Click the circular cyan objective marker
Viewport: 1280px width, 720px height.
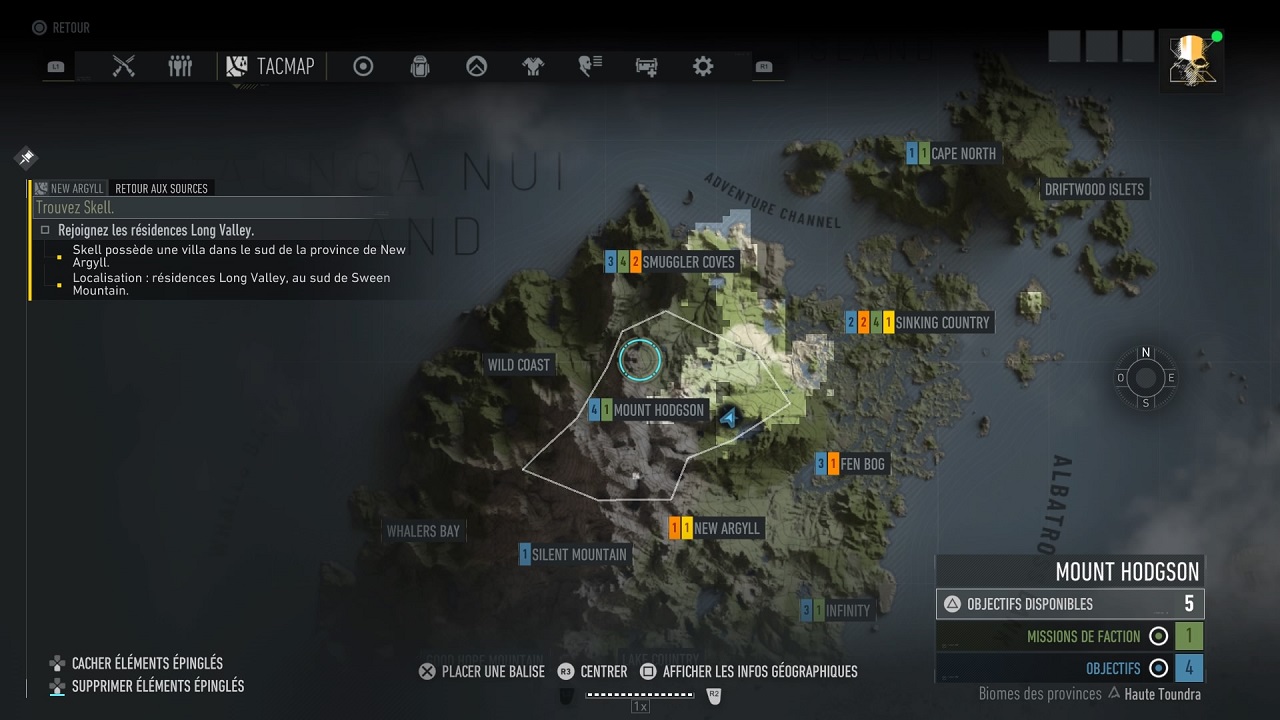click(640, 360)
